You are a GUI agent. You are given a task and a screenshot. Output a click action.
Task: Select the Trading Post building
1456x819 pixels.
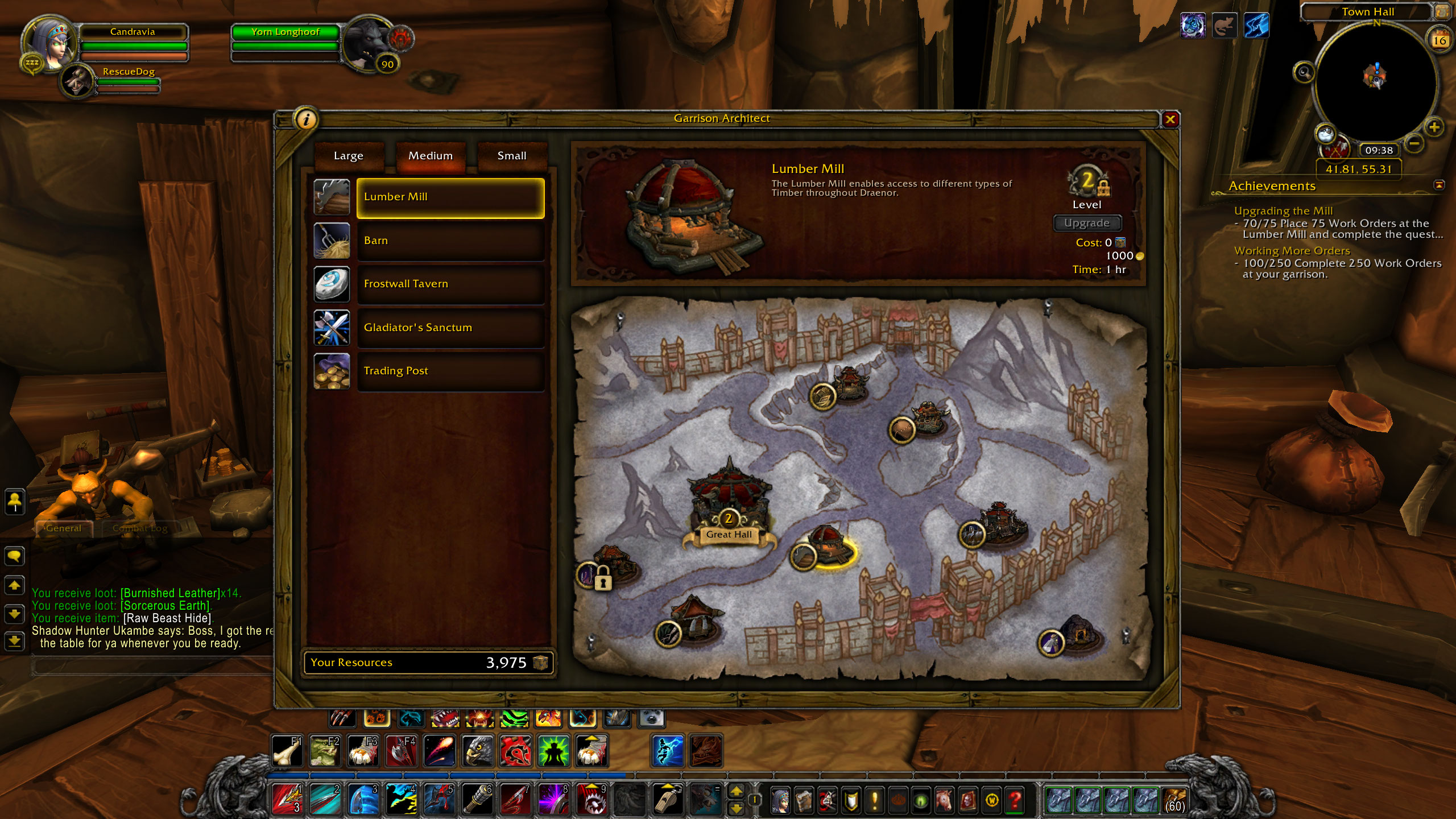click(450, 371)
